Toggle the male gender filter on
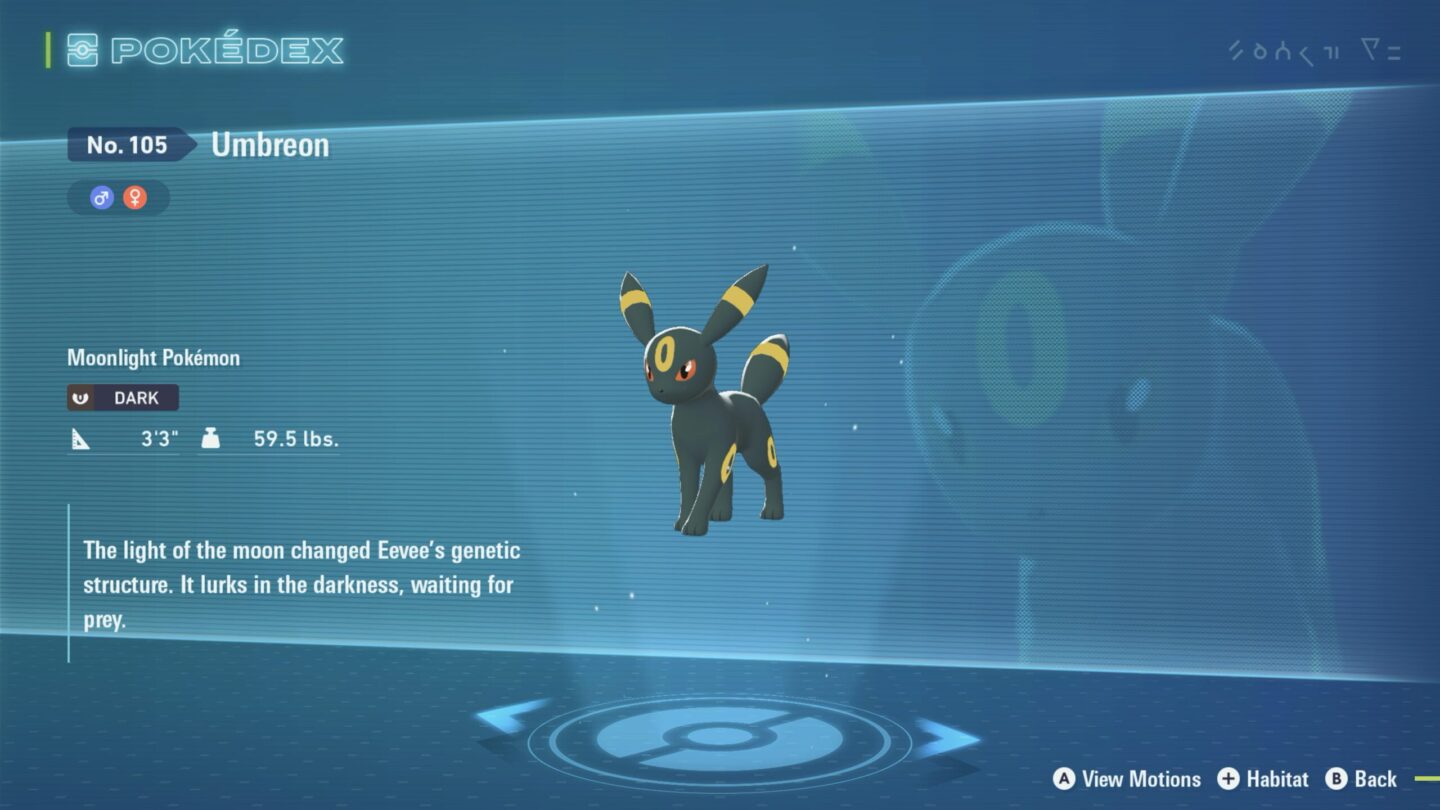The image size is (1440, 810). coord(101,197)
